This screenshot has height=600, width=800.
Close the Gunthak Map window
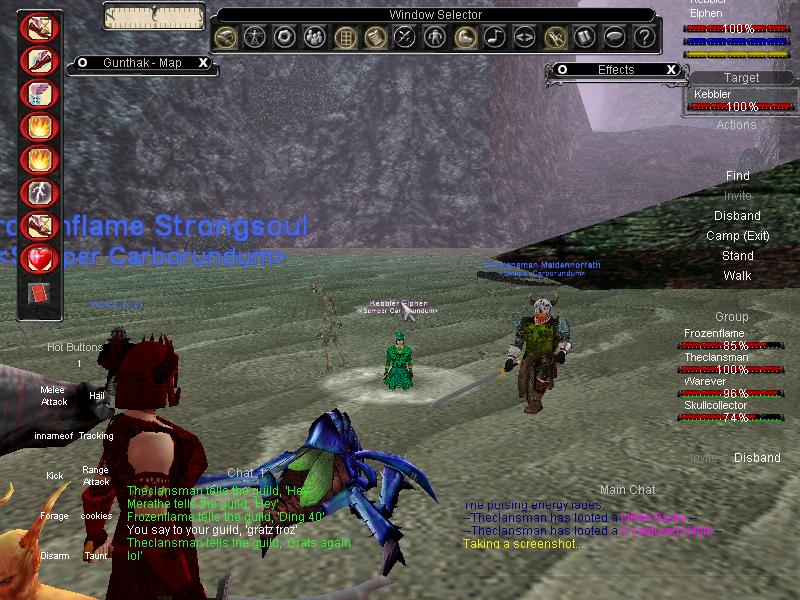pyautogui.click(x=203, y=62)
